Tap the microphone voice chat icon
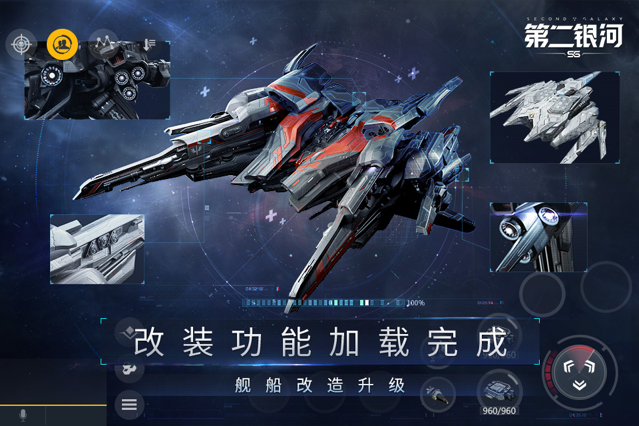The height and width of the screenshot is (426, 639). (21, 415)
